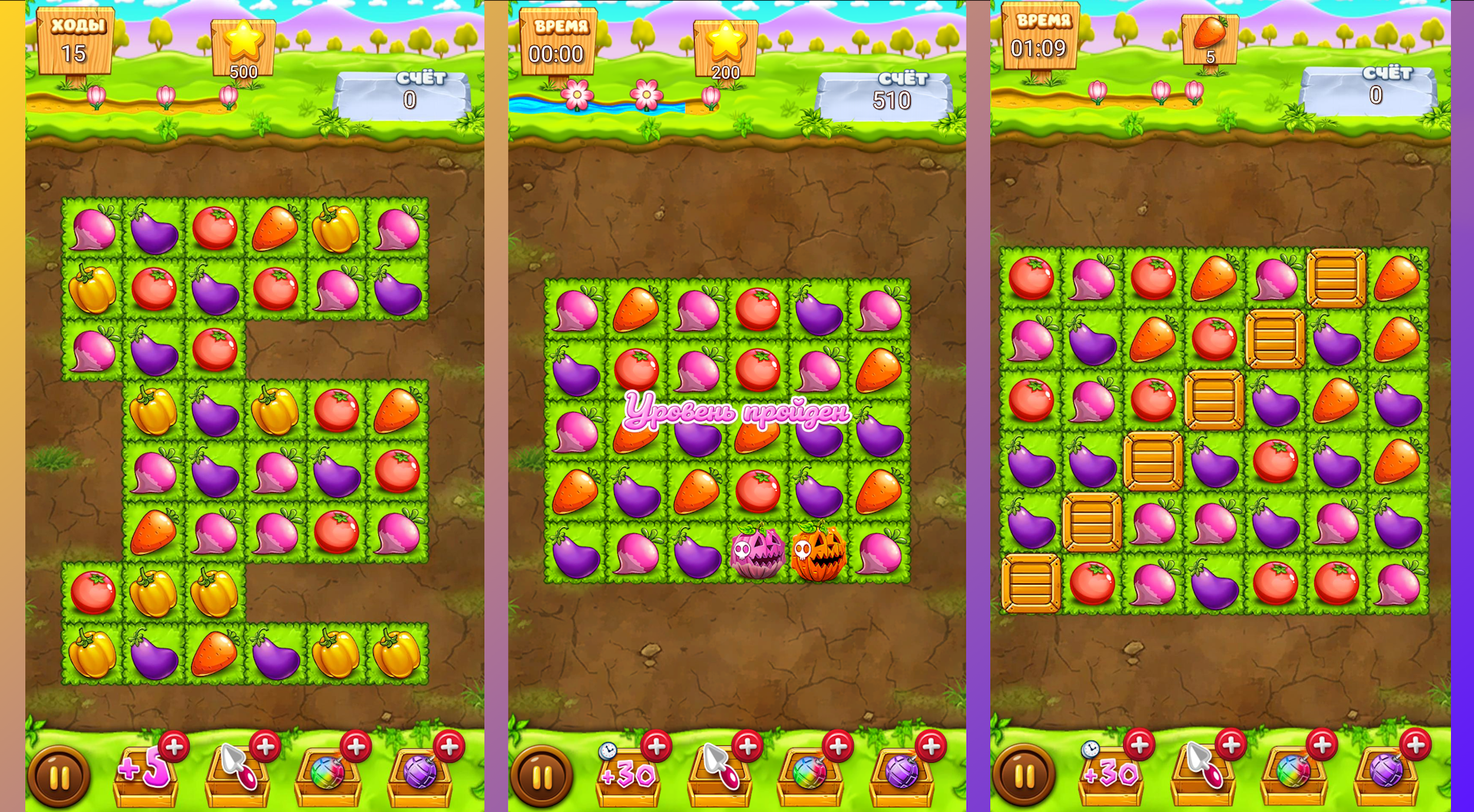Tap the +30 time booster with clock icon
The image size is (1474, 812).
coord(626,777)
